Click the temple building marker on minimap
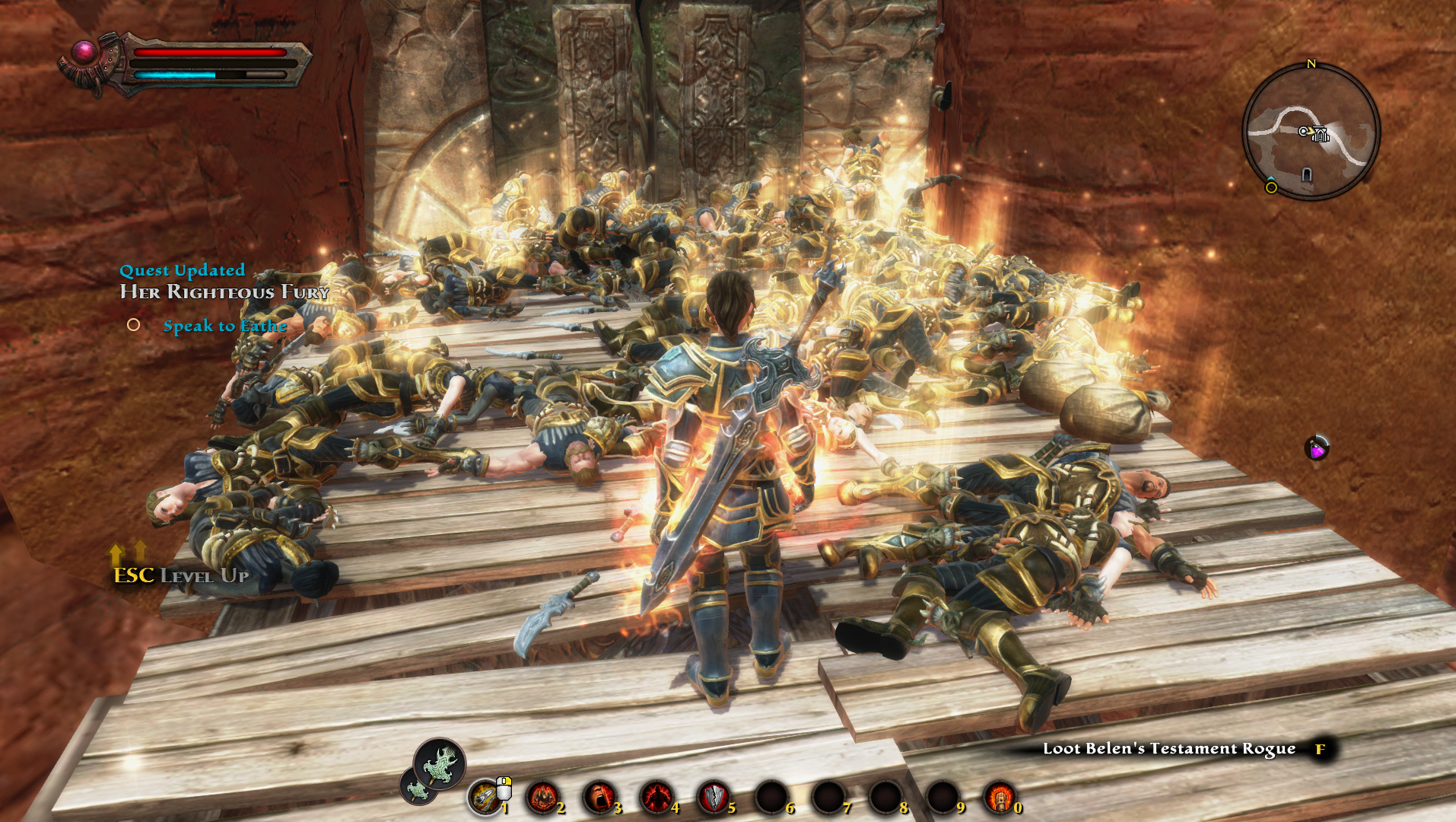This screenshot has width=1456, height=822. pyautogui.click(x=1320, y=135)
